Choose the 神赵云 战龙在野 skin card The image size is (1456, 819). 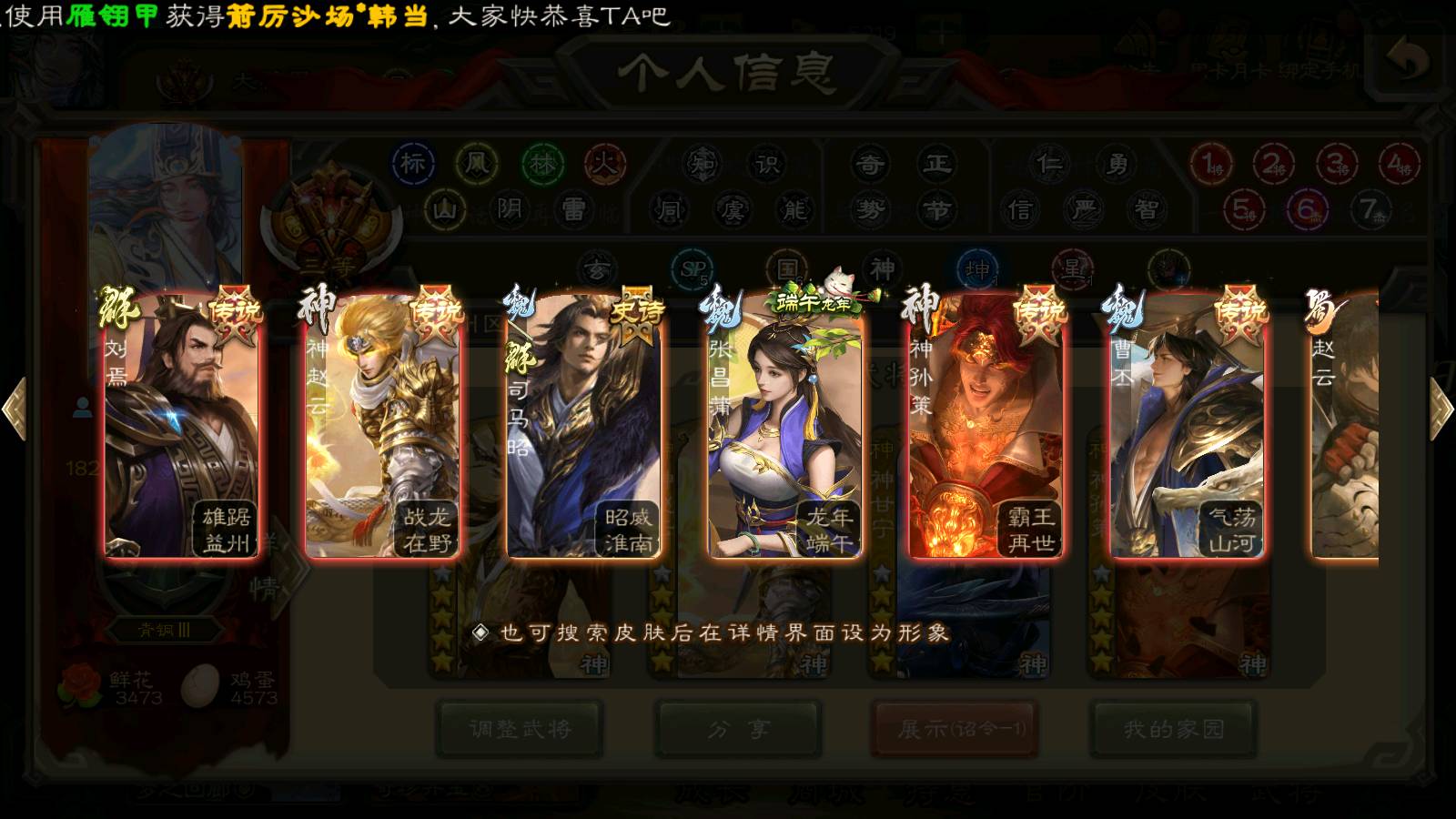coord(382,426)
